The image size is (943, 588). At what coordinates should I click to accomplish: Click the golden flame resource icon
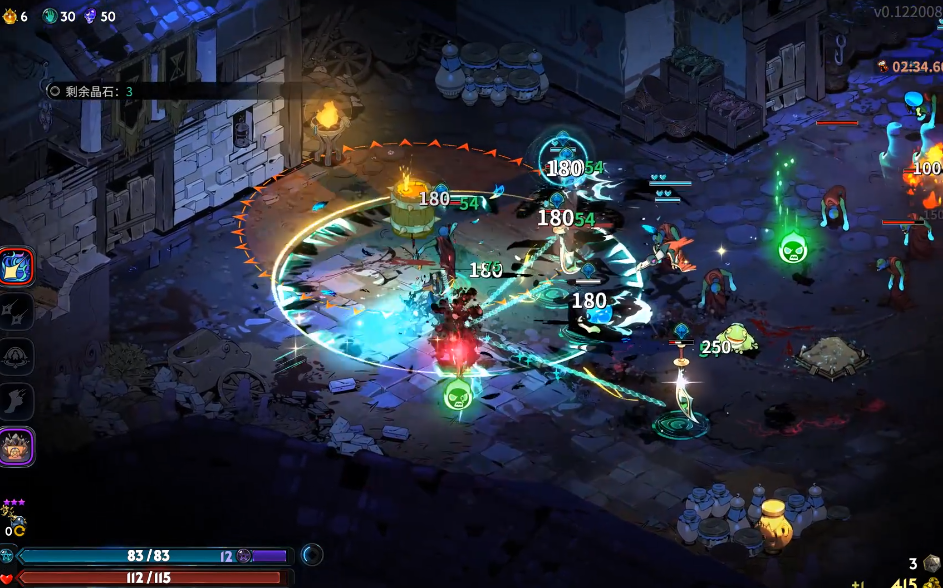(9, 16)
